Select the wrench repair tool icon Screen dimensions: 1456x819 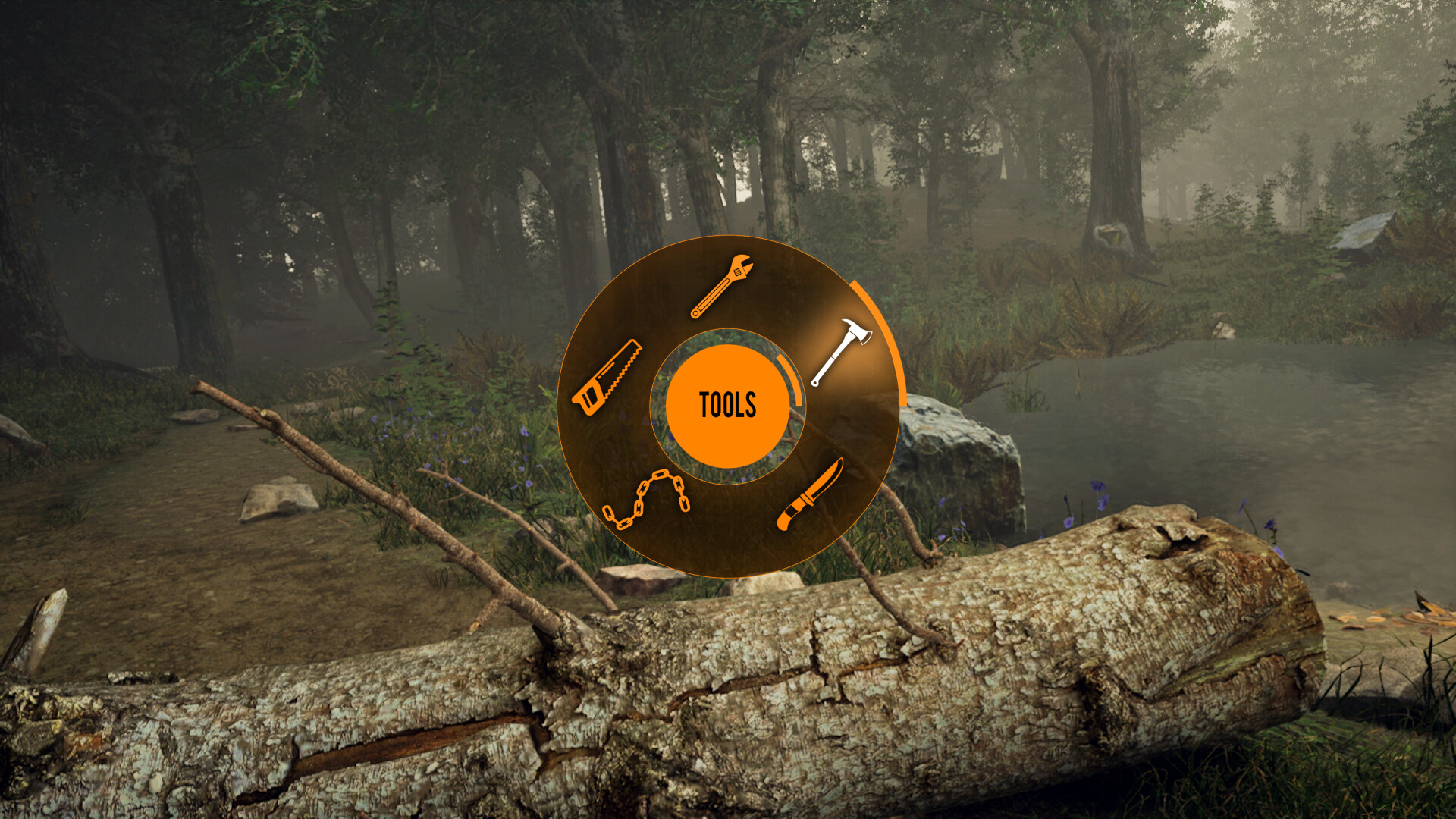(720, 284)
